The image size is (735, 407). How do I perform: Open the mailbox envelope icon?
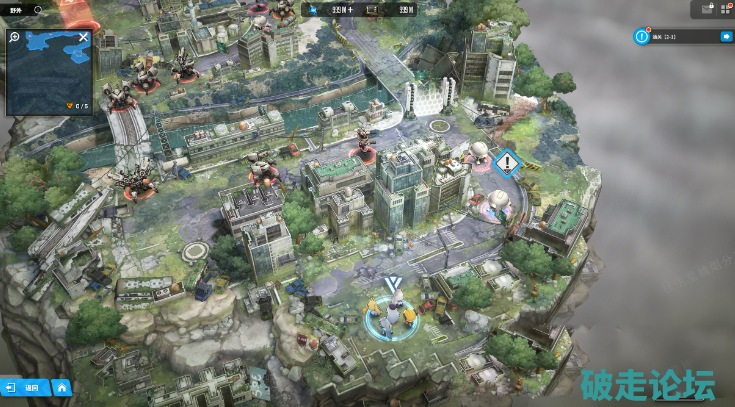707,9
